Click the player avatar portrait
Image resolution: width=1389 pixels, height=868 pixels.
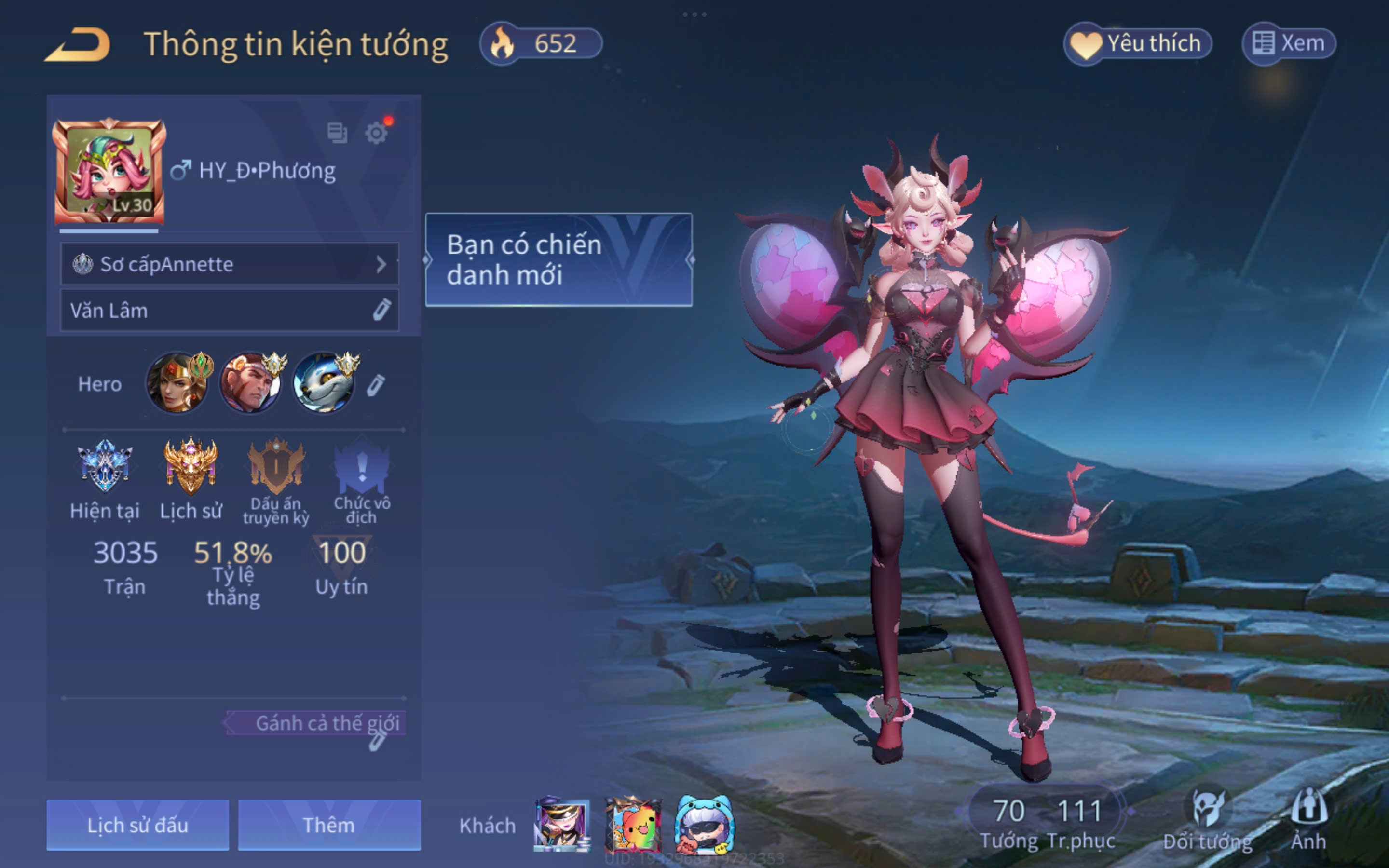tap(109, 172)
